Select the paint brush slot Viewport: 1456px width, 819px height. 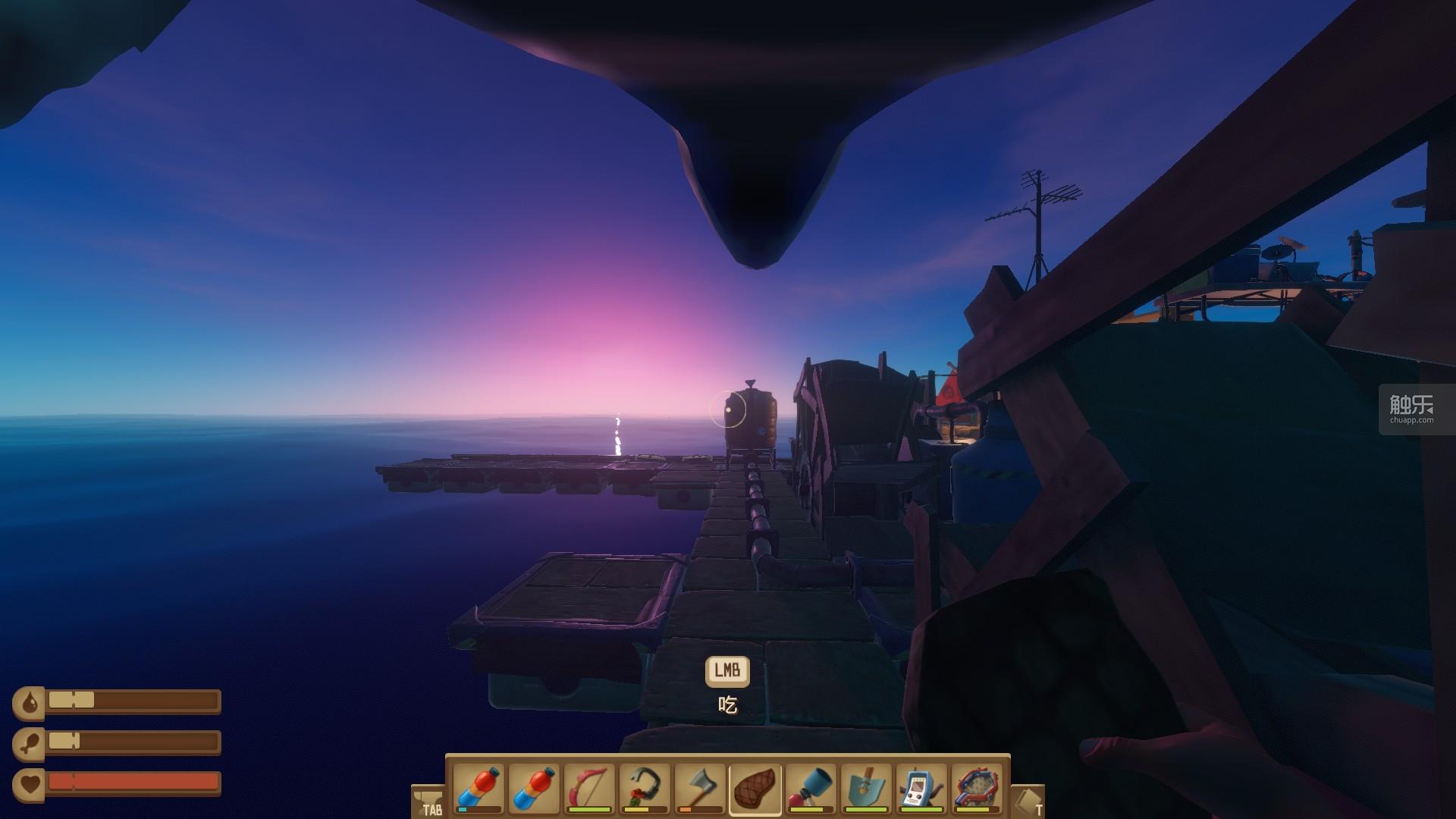point(811,788)
